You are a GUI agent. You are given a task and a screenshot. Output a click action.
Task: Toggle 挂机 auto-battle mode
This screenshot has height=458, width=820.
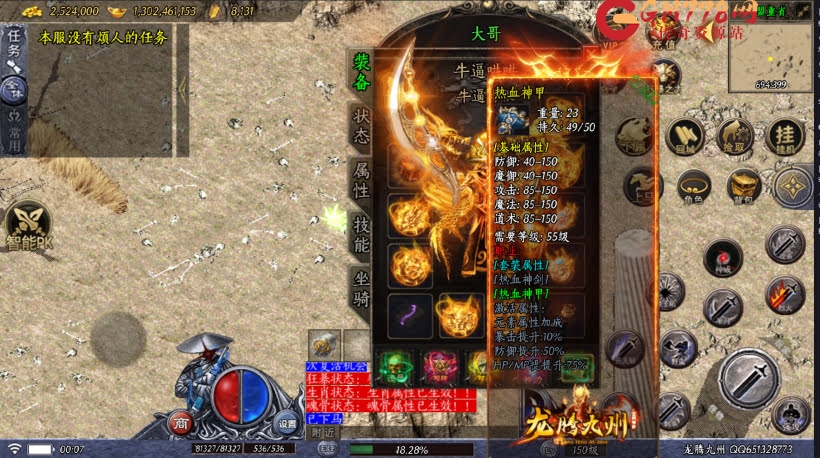[x=786, y=137]
